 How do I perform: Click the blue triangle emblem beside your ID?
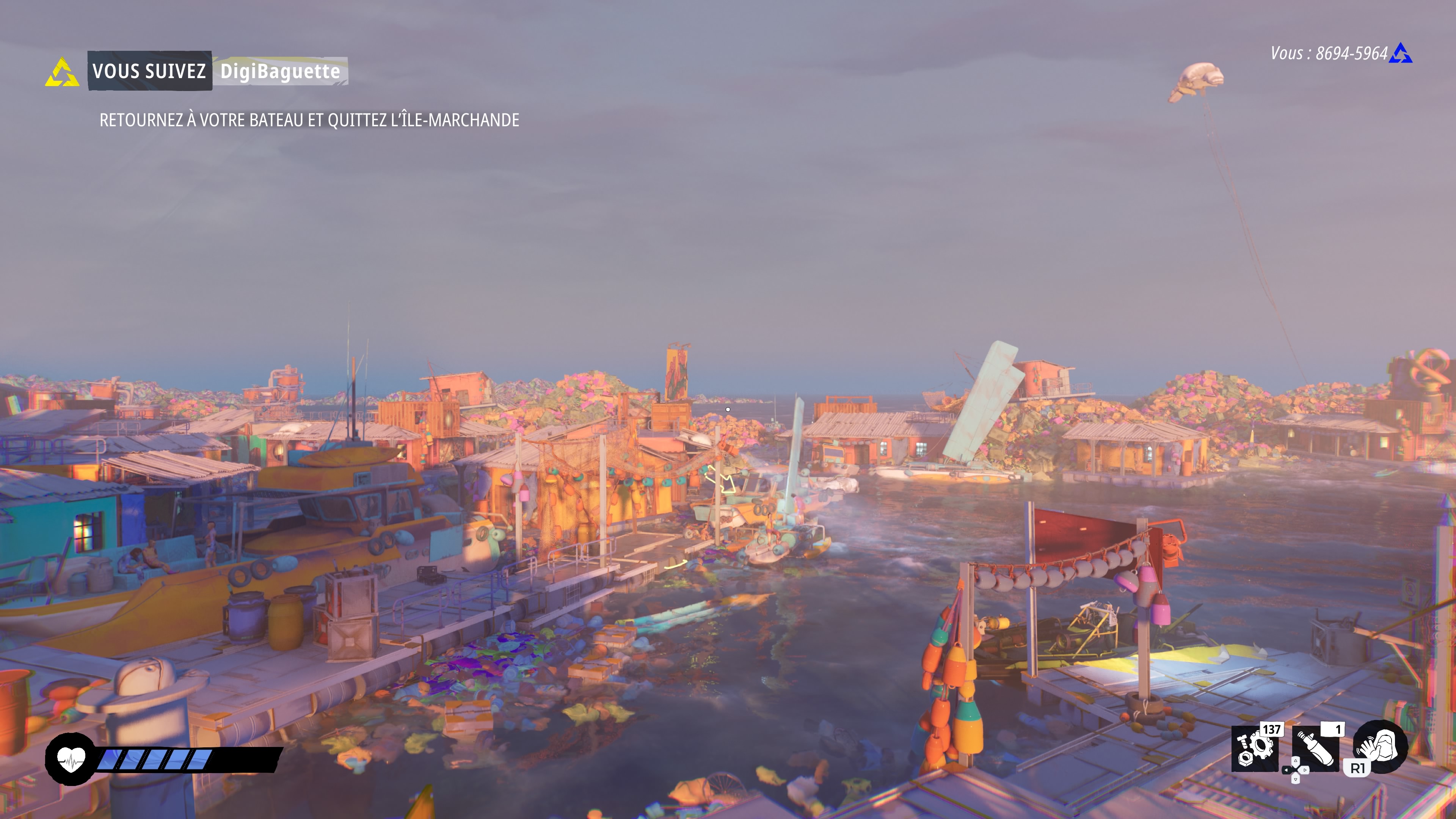(x=1401, y=54)
